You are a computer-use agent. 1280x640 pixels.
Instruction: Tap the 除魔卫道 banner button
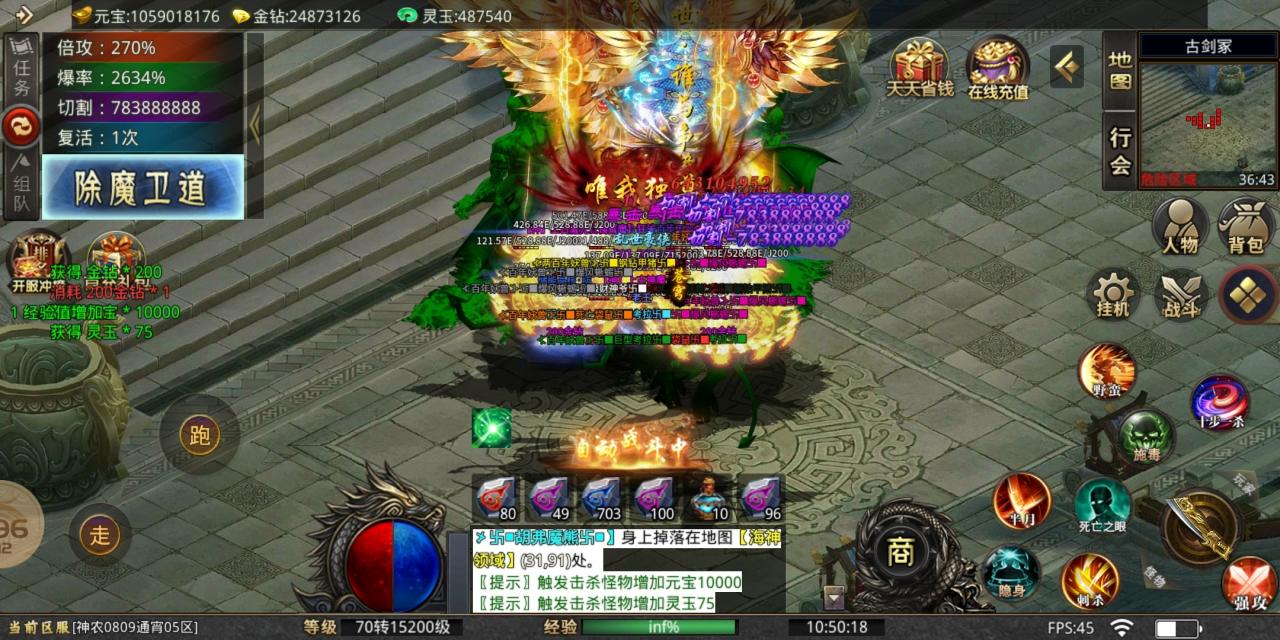(143, 187)
